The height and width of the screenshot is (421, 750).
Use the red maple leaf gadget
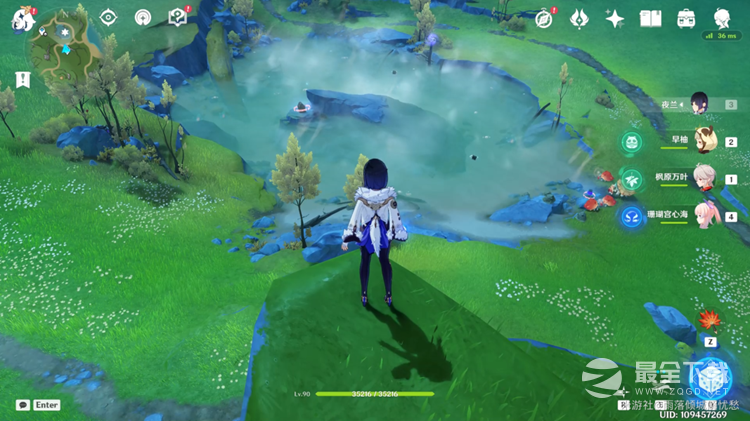tap(710, 321)
